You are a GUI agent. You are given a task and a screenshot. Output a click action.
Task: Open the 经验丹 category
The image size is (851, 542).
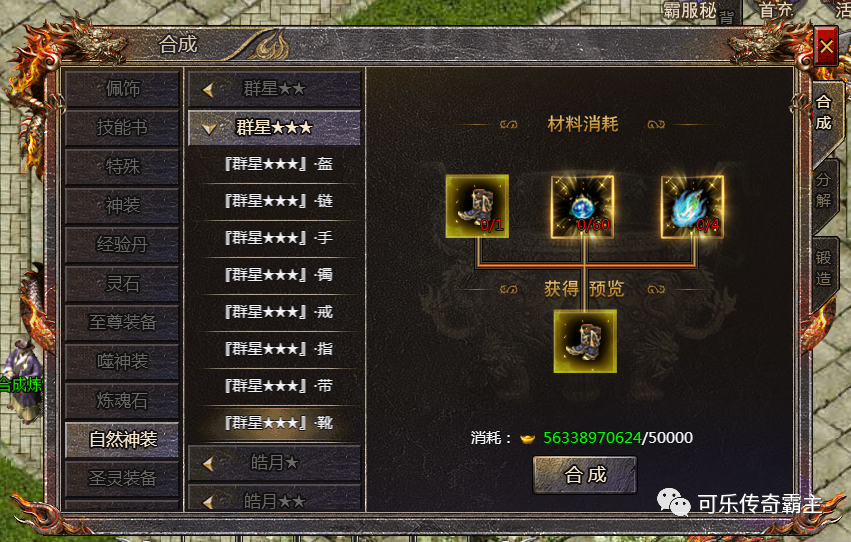point(122,245)
